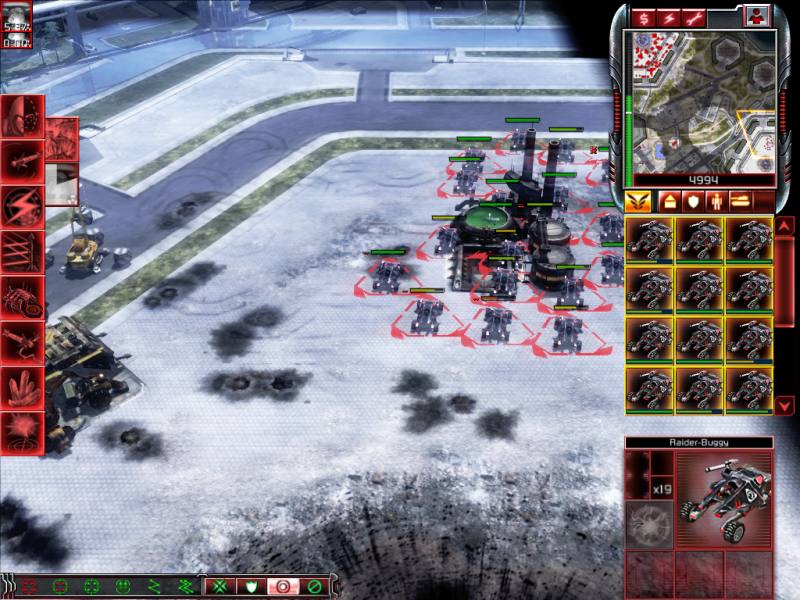Select the highlighted circular target stance button
This screenshot has width=800, height=600.
[x=282, y=585]
